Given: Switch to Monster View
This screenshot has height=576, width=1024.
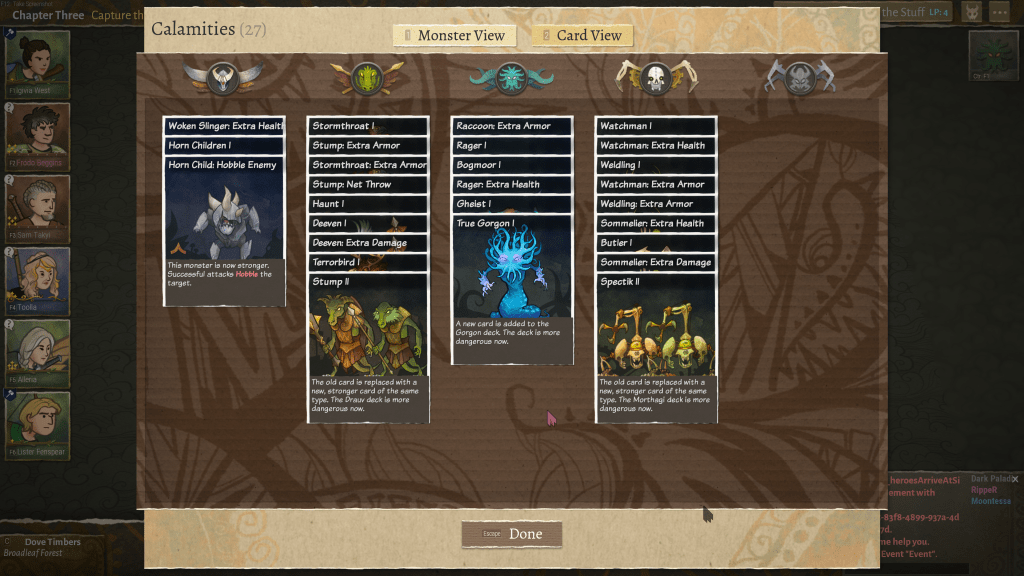Looking at the screenshot, I should [x=455, y=36].
